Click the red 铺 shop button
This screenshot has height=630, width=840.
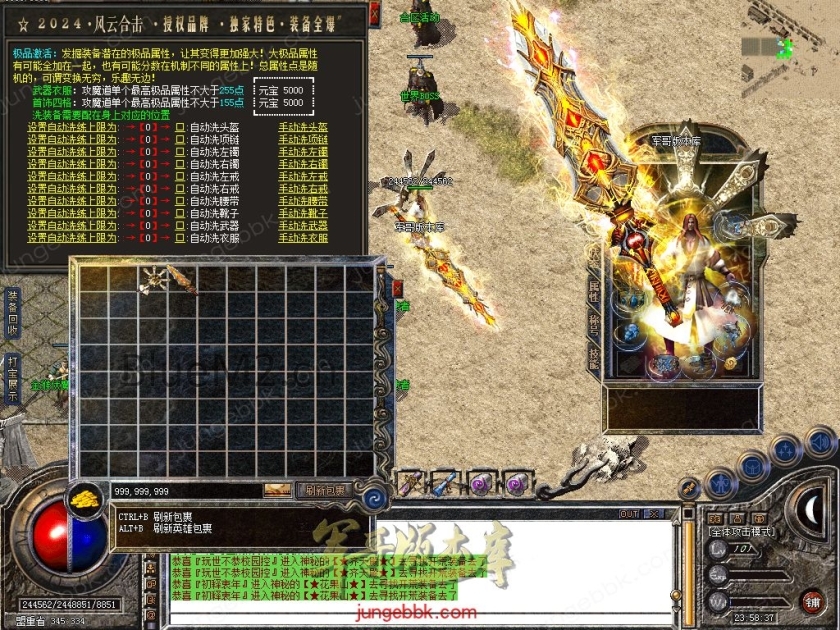pos(812,600)
